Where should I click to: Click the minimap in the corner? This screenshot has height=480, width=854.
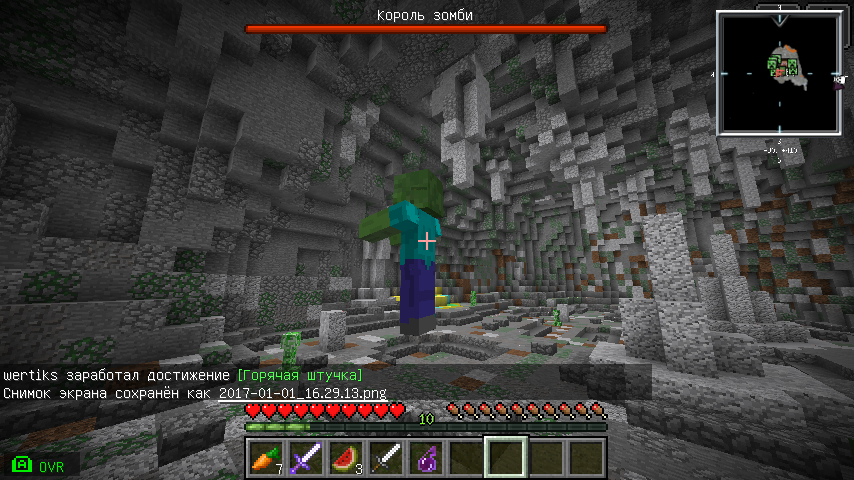[779, 71]
